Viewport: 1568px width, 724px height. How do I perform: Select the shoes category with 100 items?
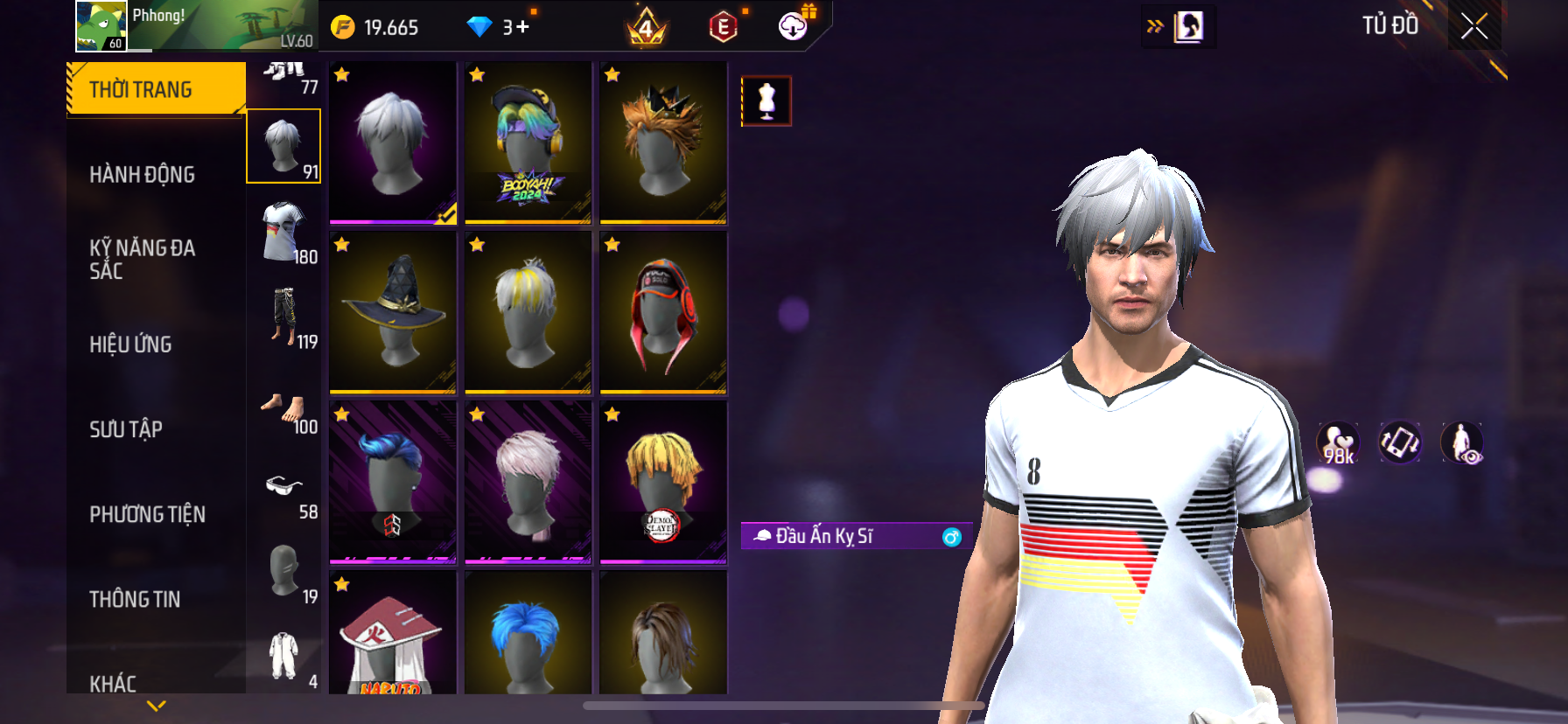pos(284,409)
